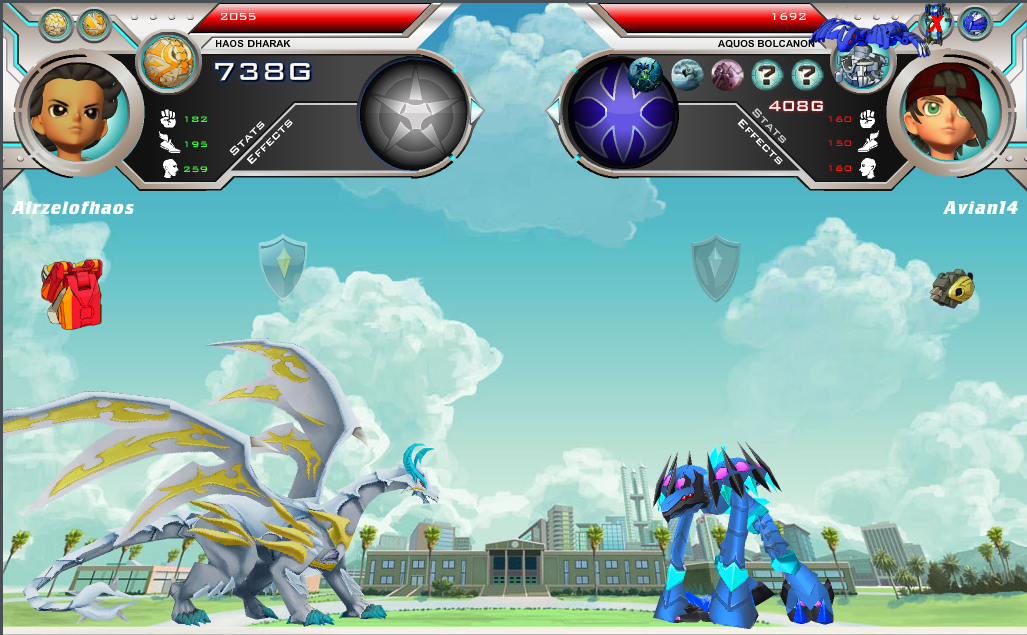Click the shield icon above the blue Bakugan
This screenshot has height=635, width=1027.
tap(716, 268)
